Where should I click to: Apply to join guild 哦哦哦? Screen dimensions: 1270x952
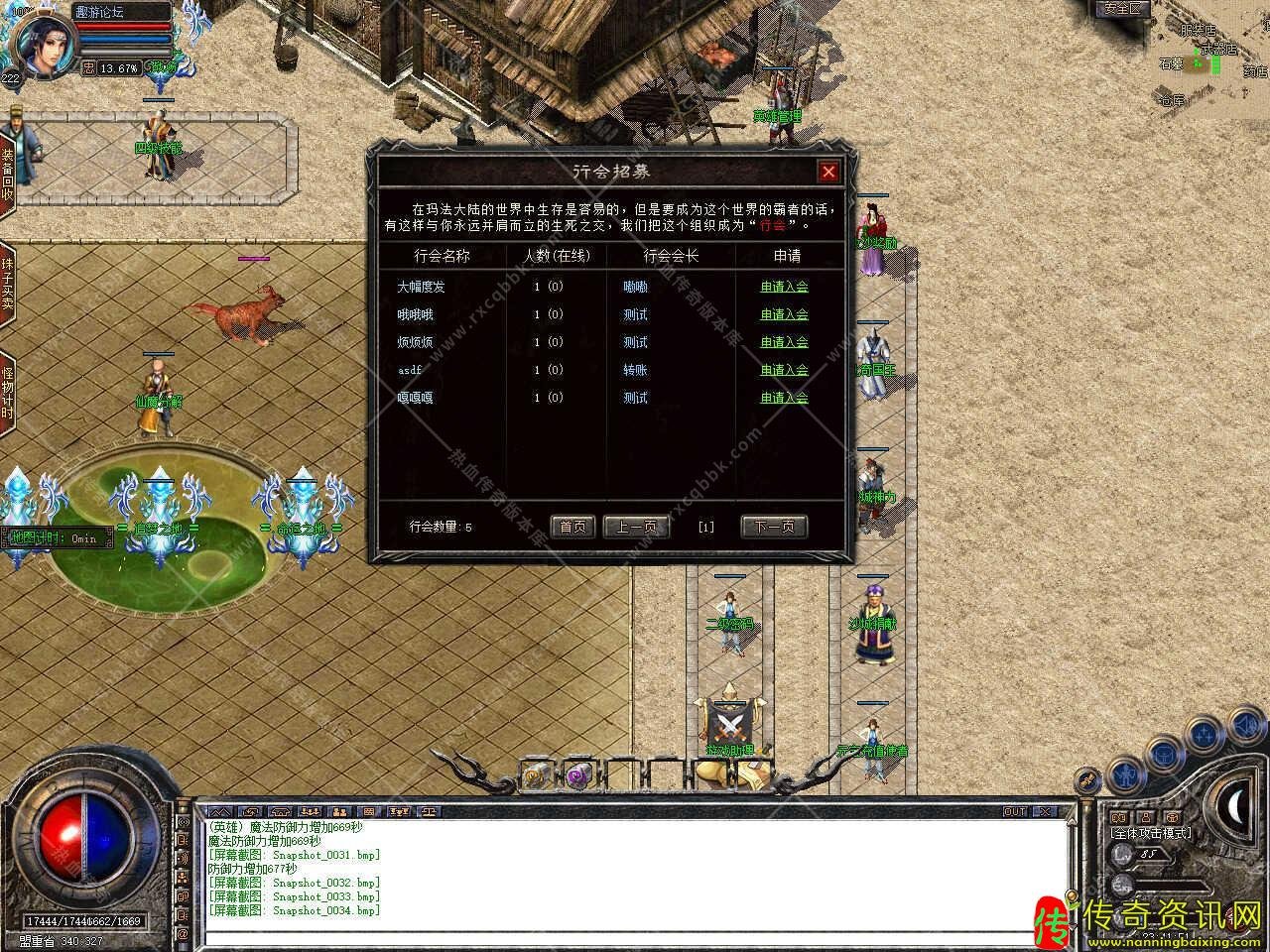tap(784, 314)
